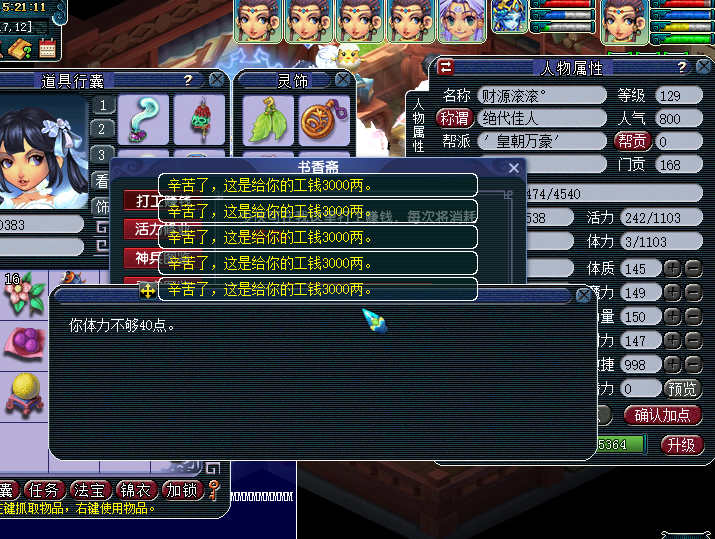This screenshot has height=539, width=715.
Task: Click the 帮贡 guild contribution button
Action: click(x=631, y=142)
